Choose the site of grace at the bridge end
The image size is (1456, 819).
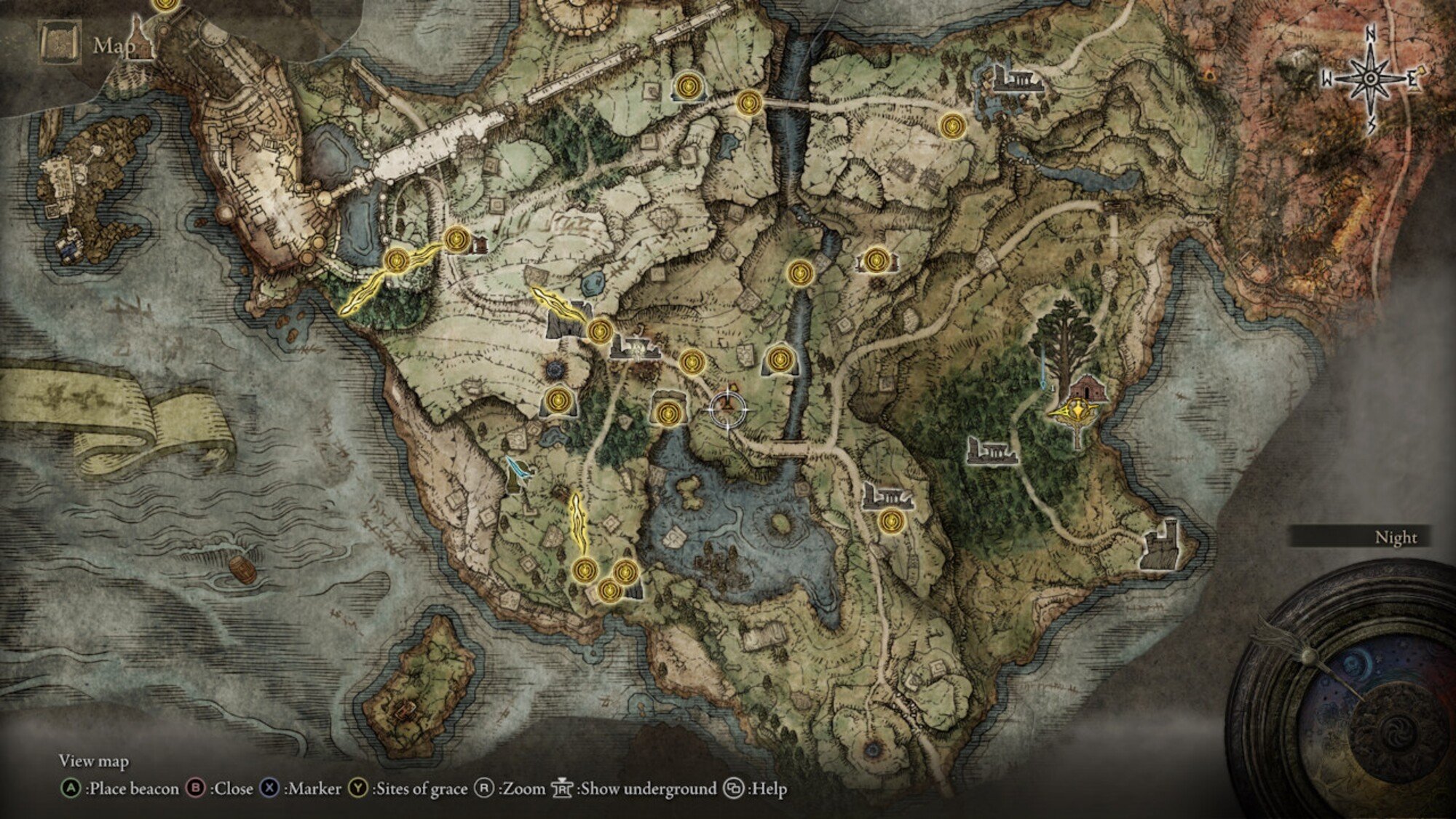[x=748, y=102]
